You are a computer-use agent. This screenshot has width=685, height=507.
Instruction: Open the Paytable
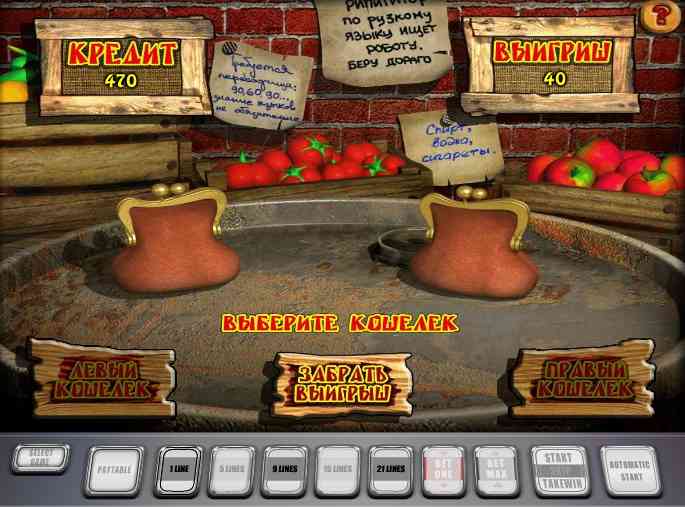click(x=115, y=470)
